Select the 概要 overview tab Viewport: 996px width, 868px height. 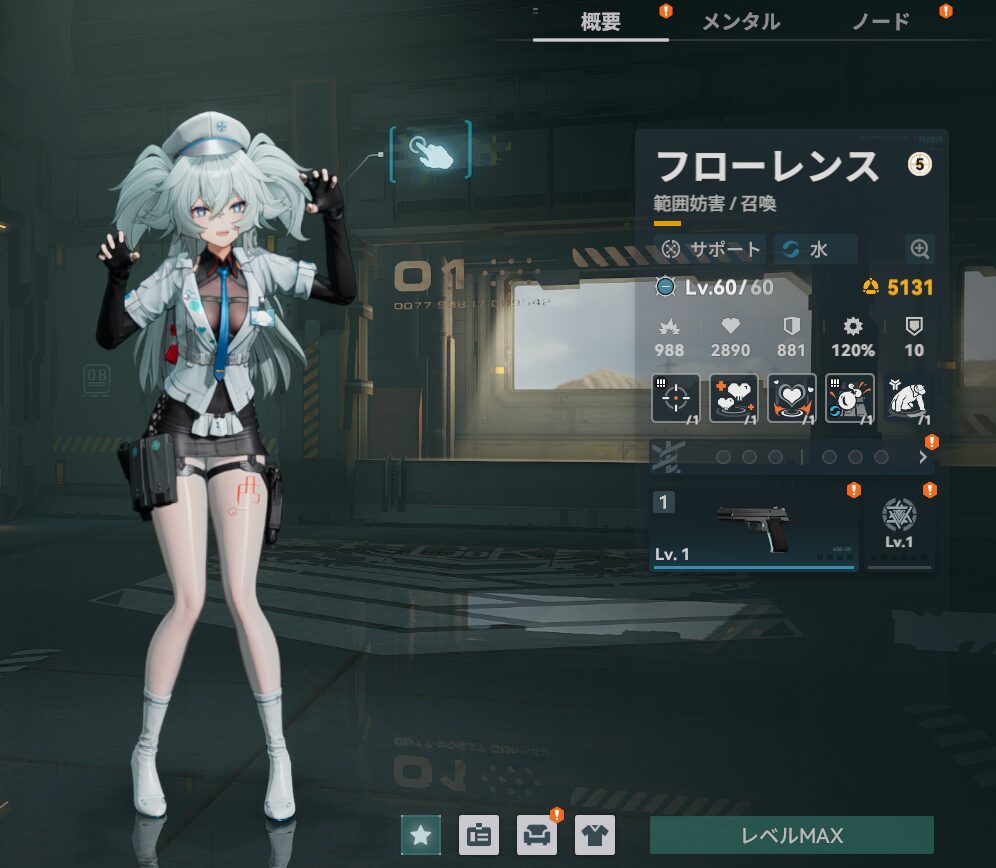pyautogui.click(x=601, y=22)
